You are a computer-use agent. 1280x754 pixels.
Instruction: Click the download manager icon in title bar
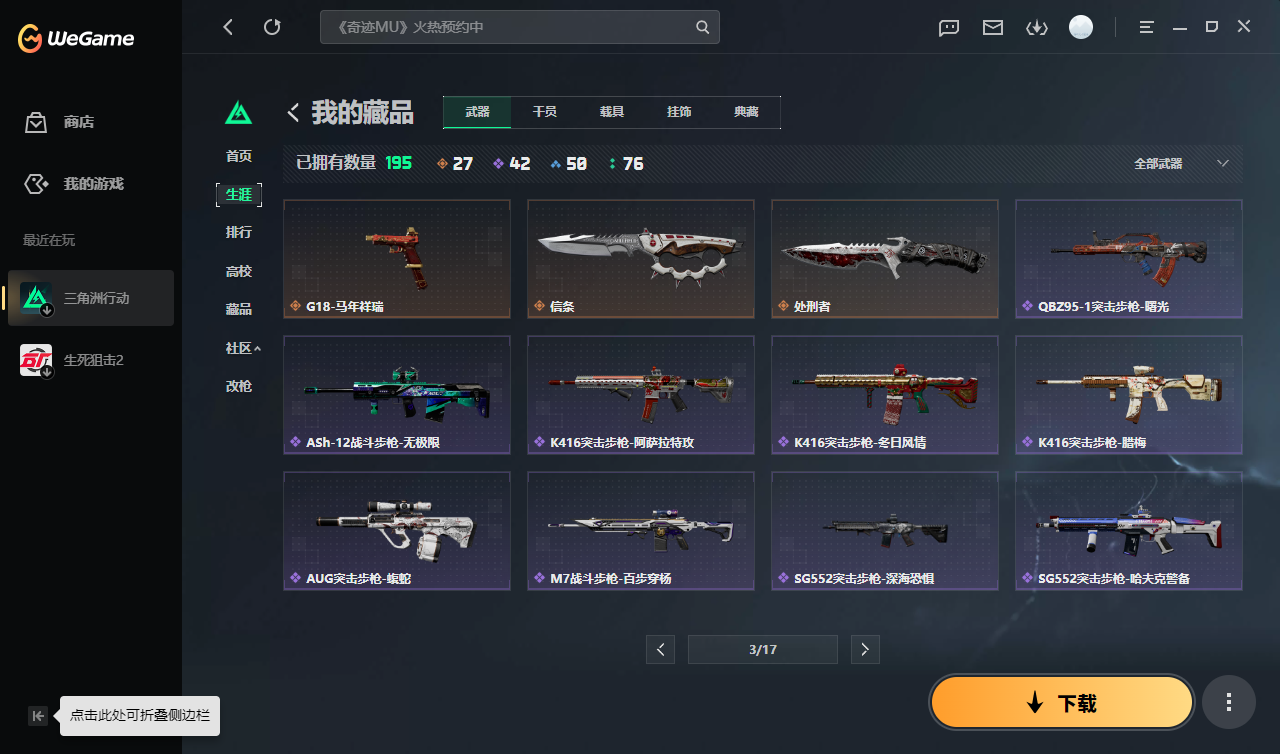tap(1036, 27)
